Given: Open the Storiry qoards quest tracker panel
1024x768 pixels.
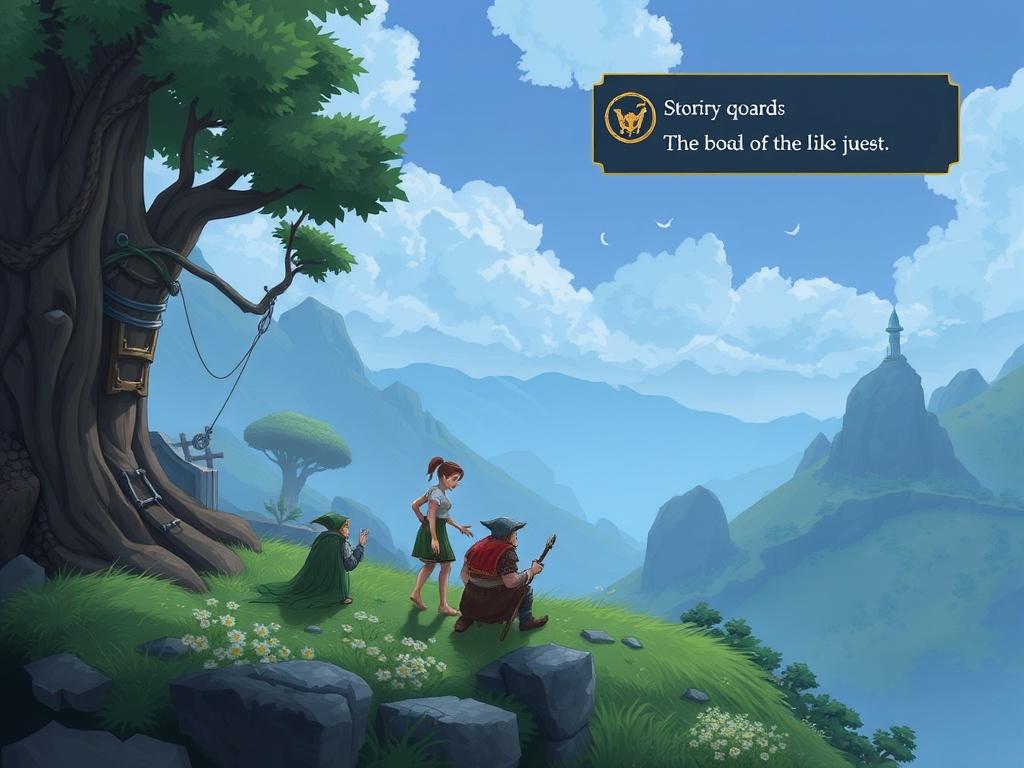Looking at the screenshot, I should 775,124.
